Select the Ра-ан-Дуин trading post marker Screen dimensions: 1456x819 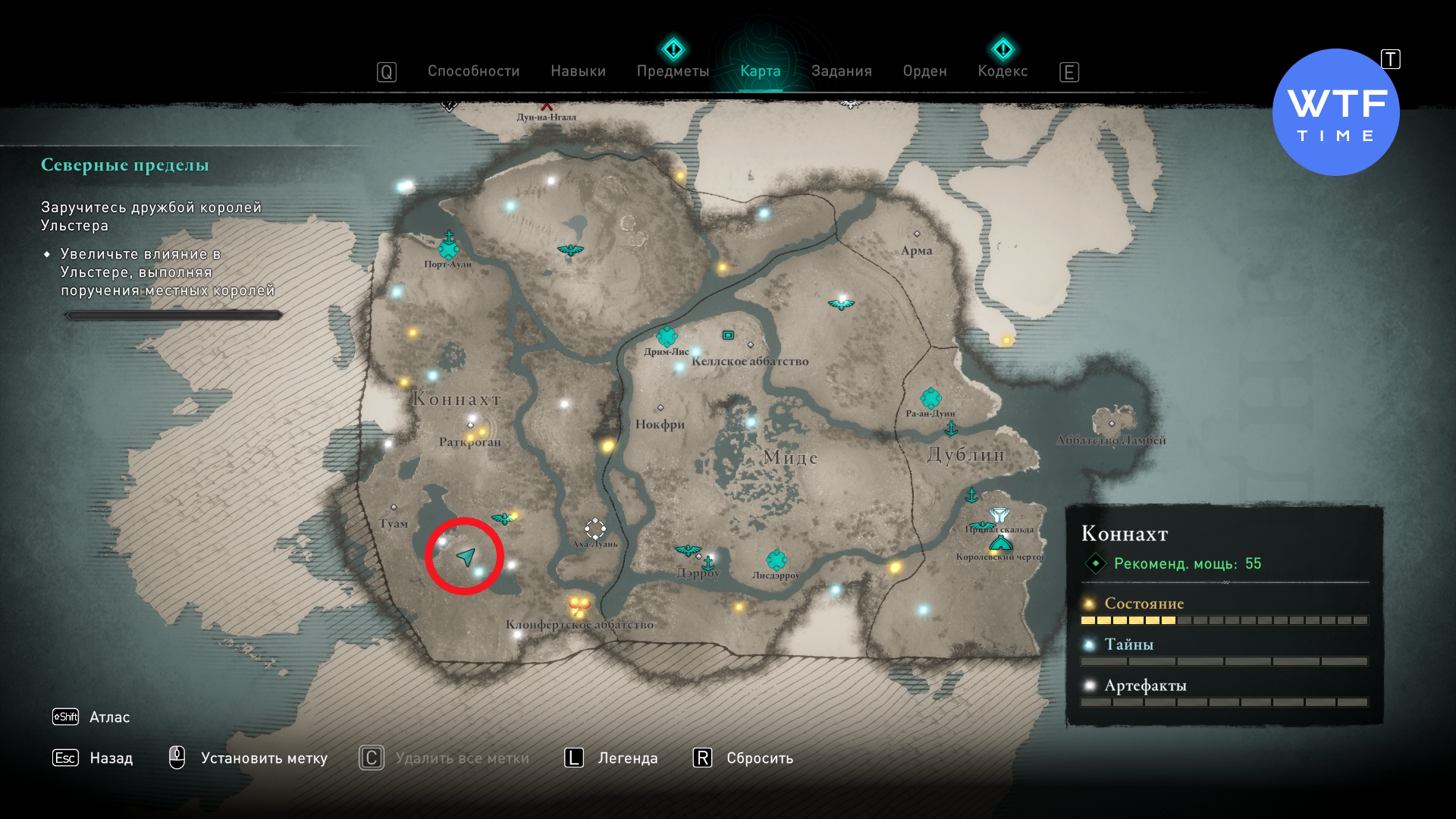[x=930, y=398]
